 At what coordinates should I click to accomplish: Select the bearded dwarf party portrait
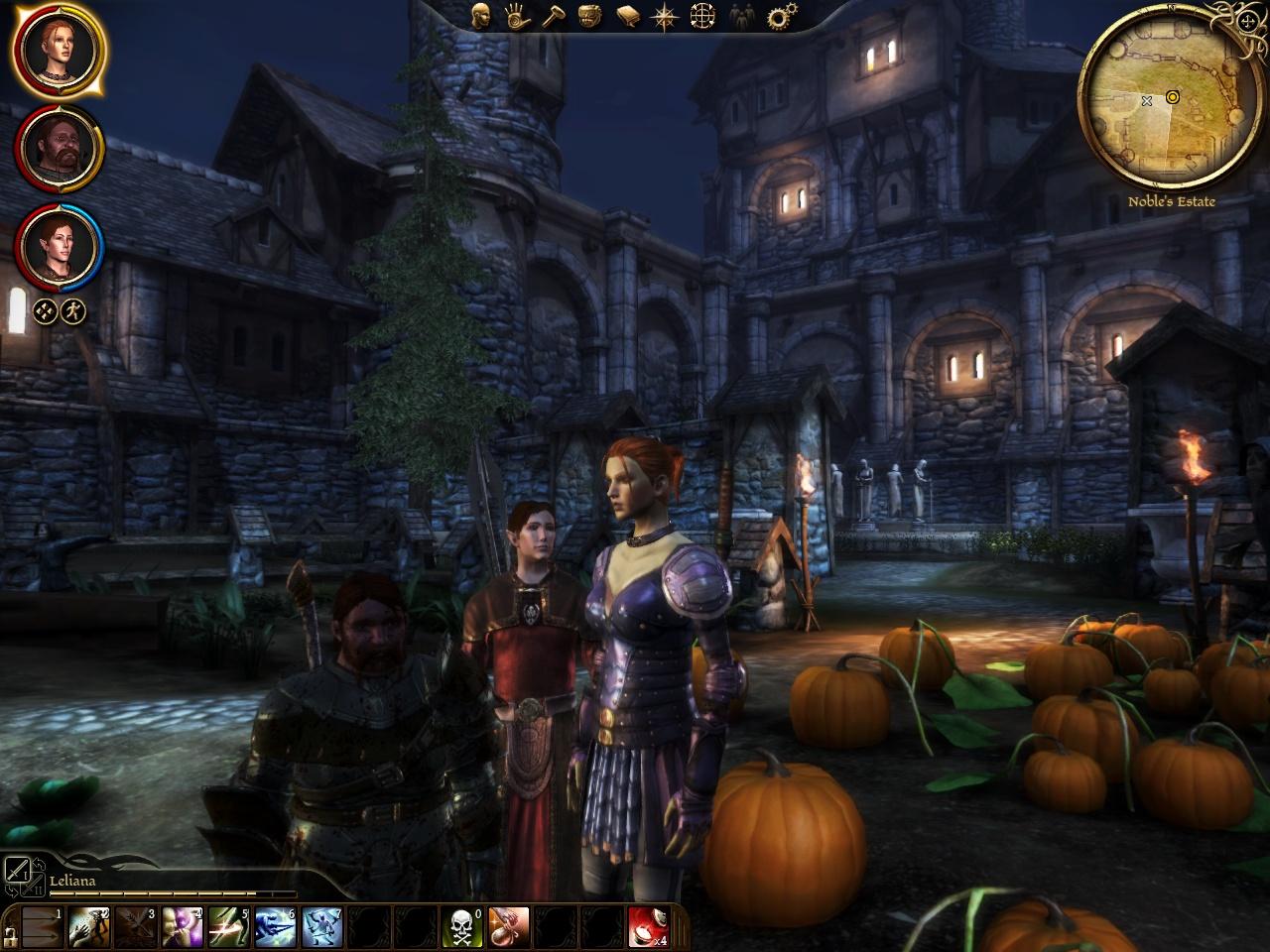coord(60,147)
